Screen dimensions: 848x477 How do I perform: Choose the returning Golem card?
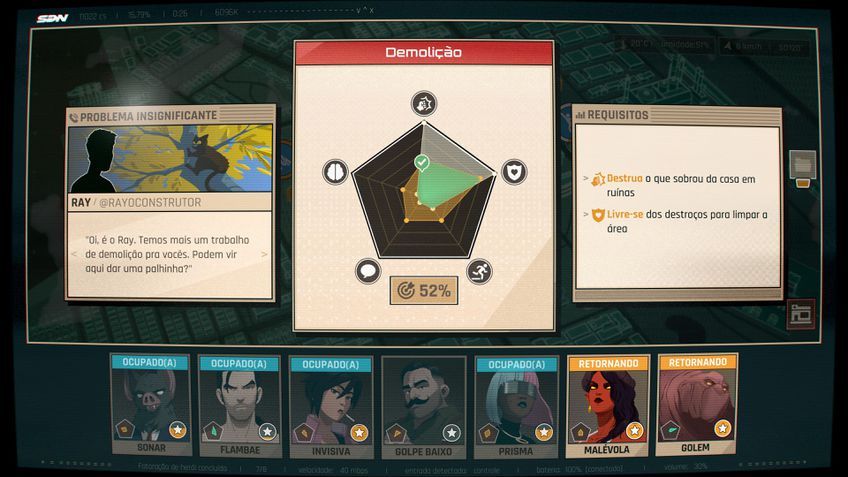tap(698, 406)
